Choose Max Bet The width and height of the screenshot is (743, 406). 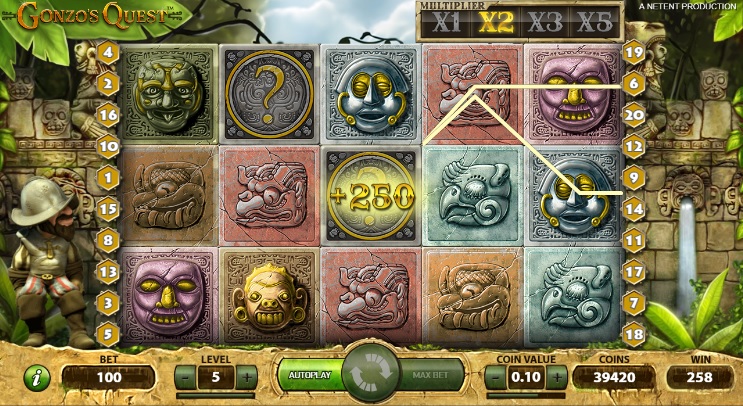point(435,375)
